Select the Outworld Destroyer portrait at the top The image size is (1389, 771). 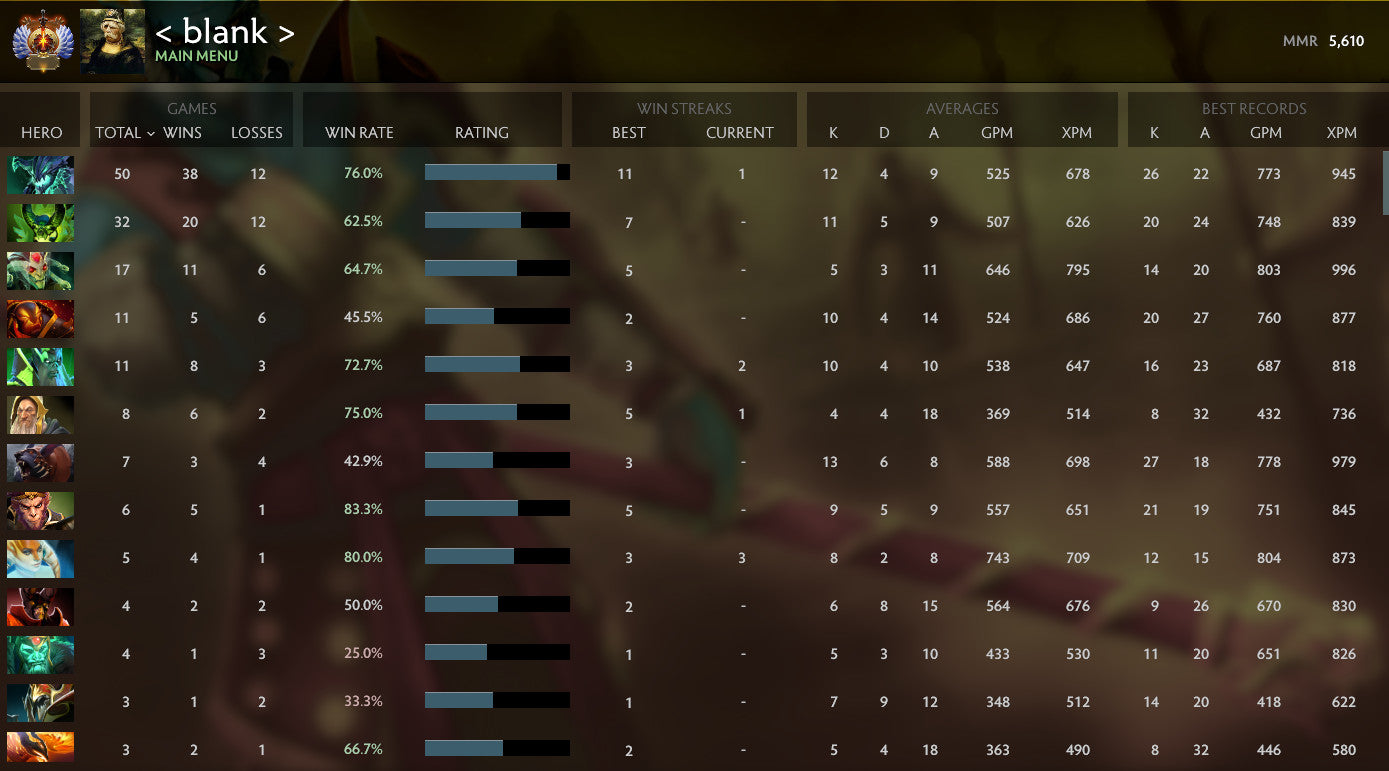click(40, 173)
